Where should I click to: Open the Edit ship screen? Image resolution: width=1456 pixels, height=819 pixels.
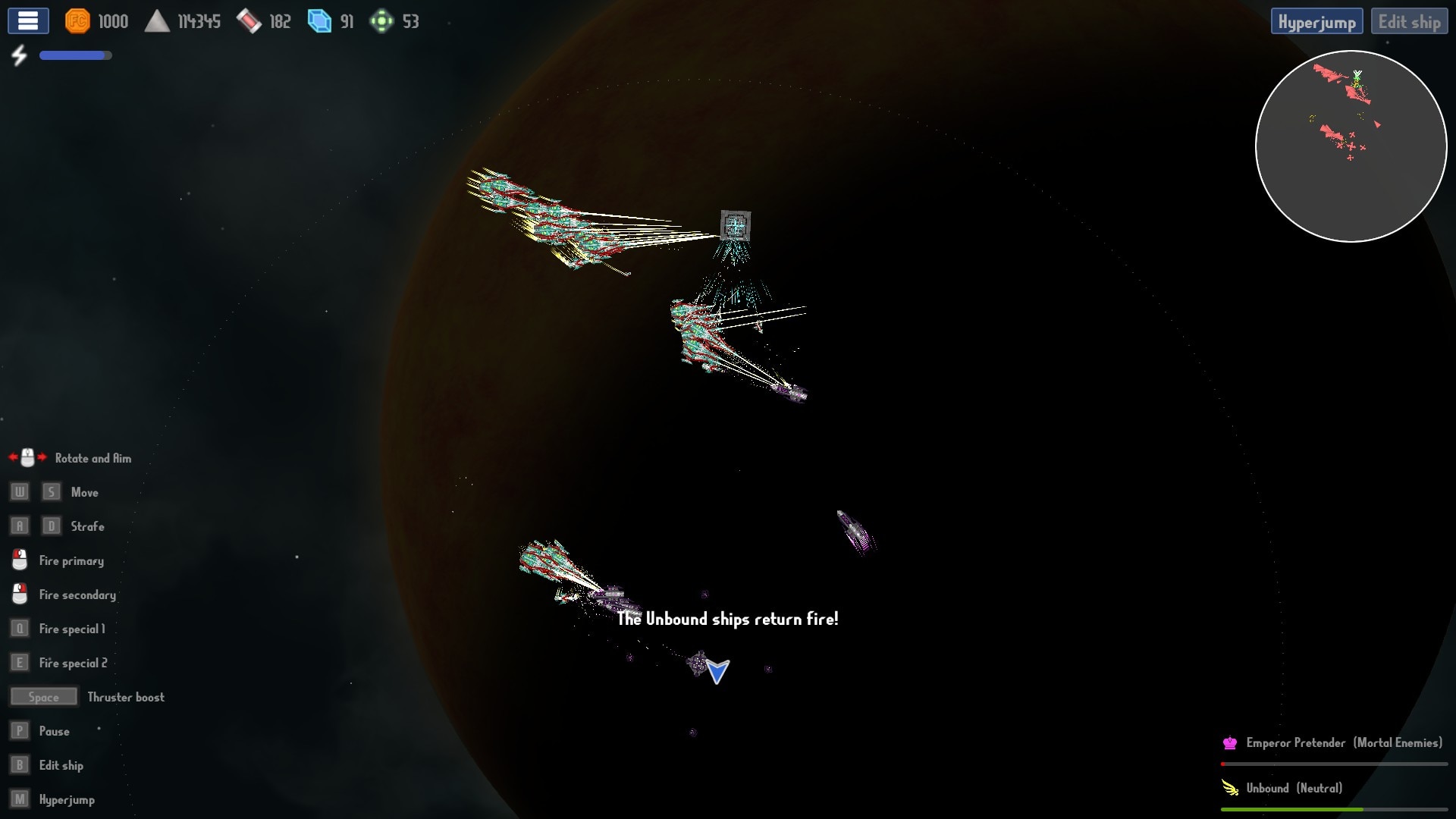pos(1409,22)
